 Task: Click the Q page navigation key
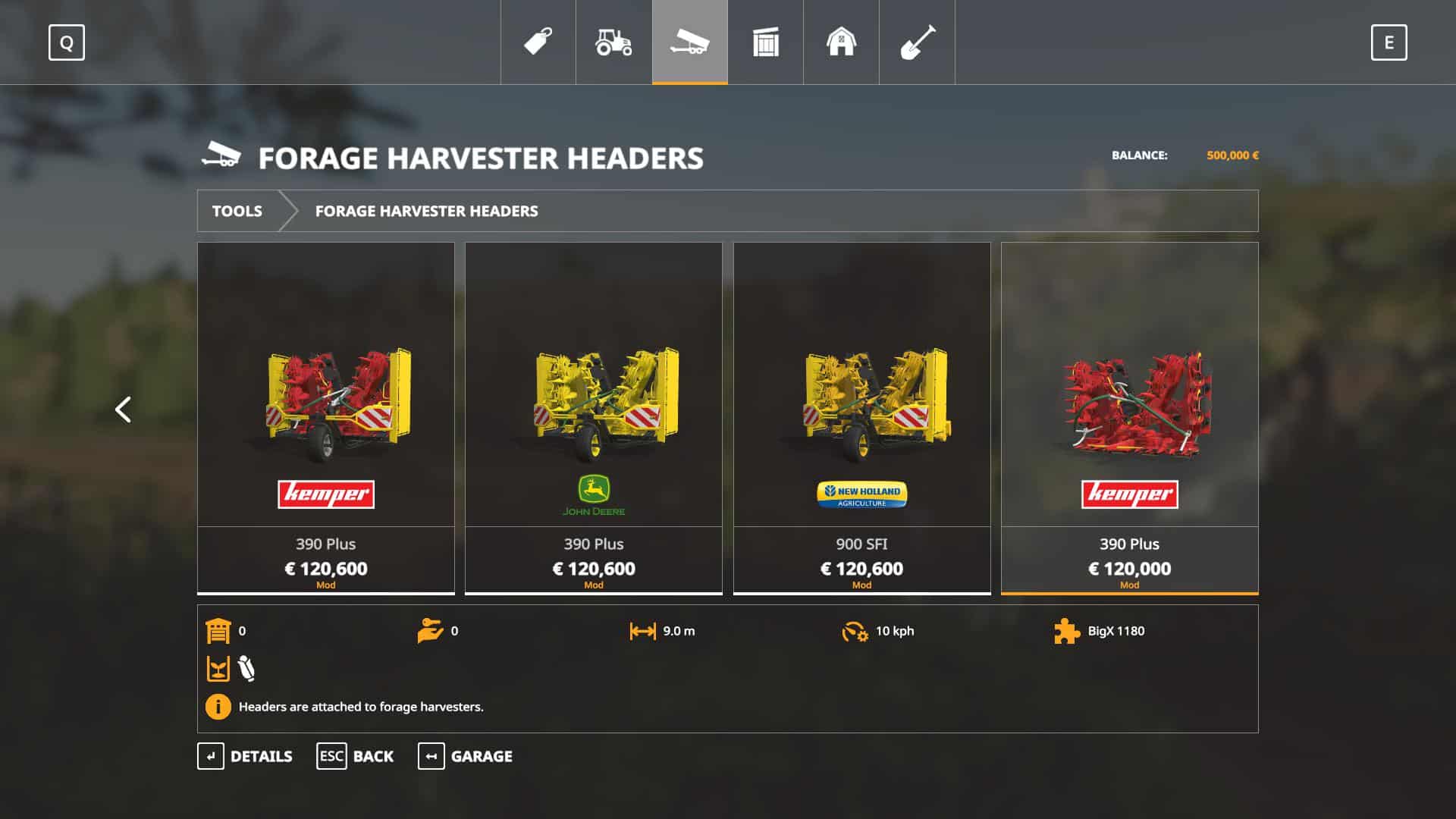[x=67, y=43]
